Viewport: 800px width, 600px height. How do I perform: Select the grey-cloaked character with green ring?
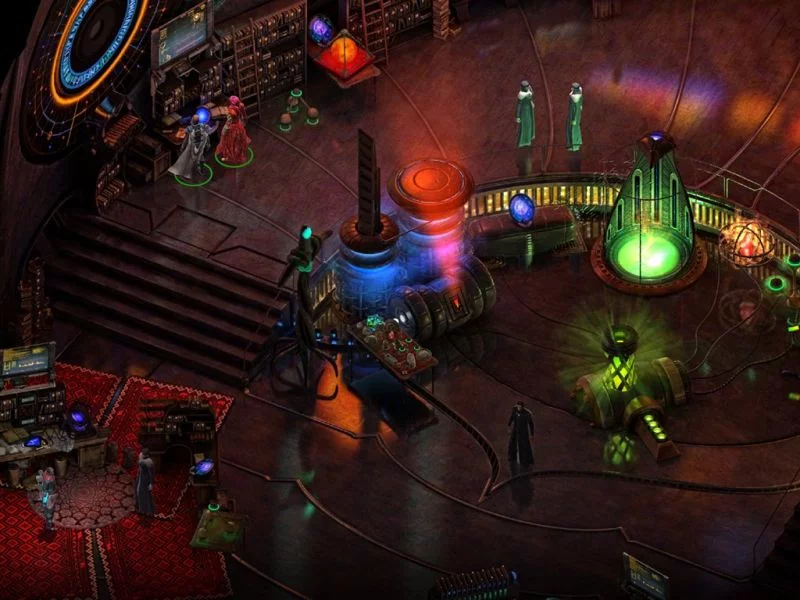(192, 150)
